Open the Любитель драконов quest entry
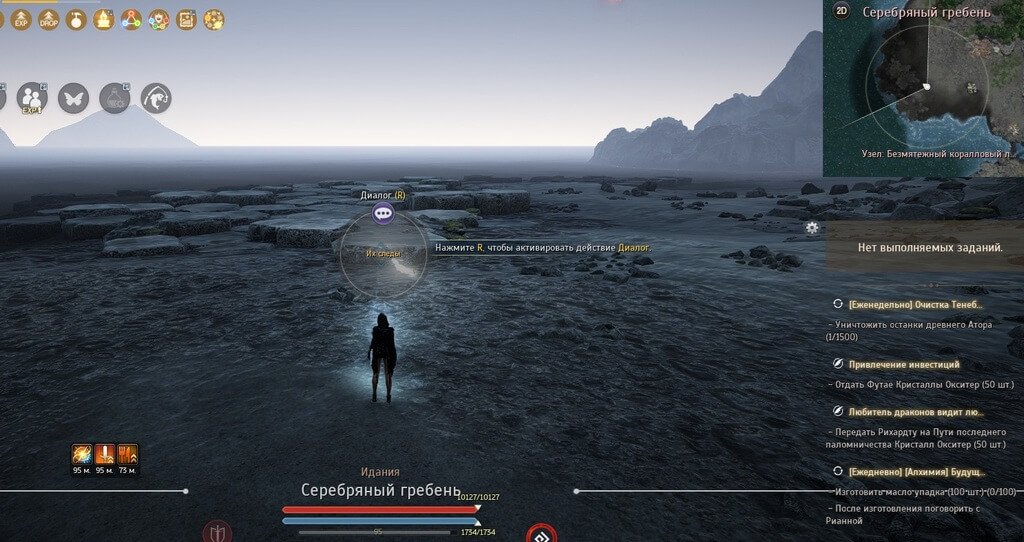 [x=915, y=412]
